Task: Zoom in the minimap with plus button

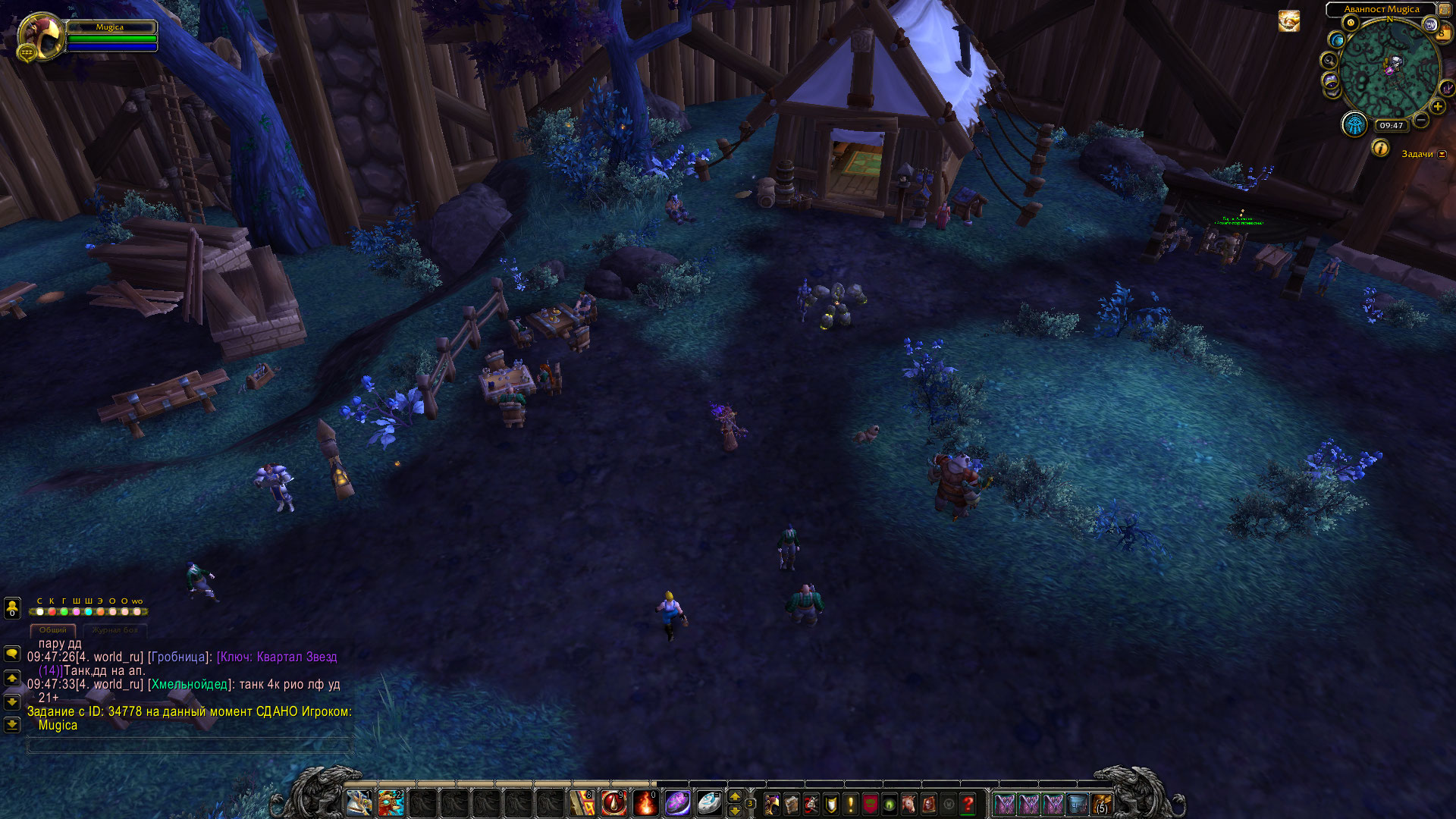Action: [x=1438, y=107]
